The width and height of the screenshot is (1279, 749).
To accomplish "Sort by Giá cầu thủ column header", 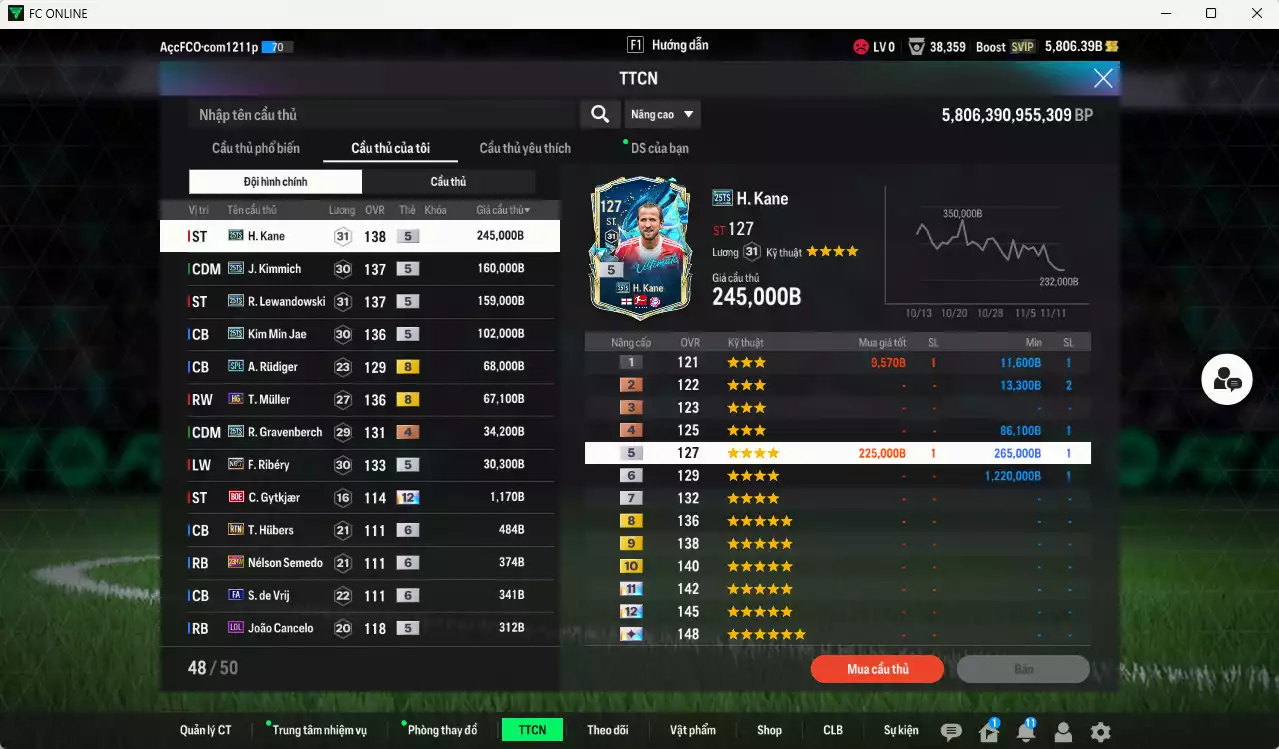I will click(x=503, y=210).
